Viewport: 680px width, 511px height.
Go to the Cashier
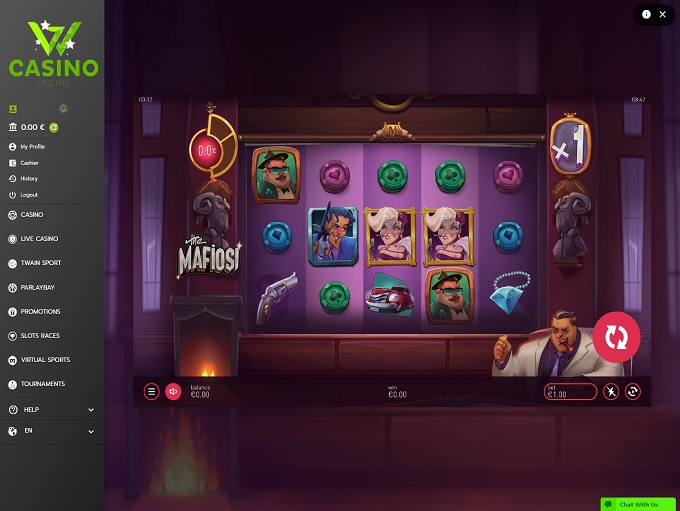point(29,163)
